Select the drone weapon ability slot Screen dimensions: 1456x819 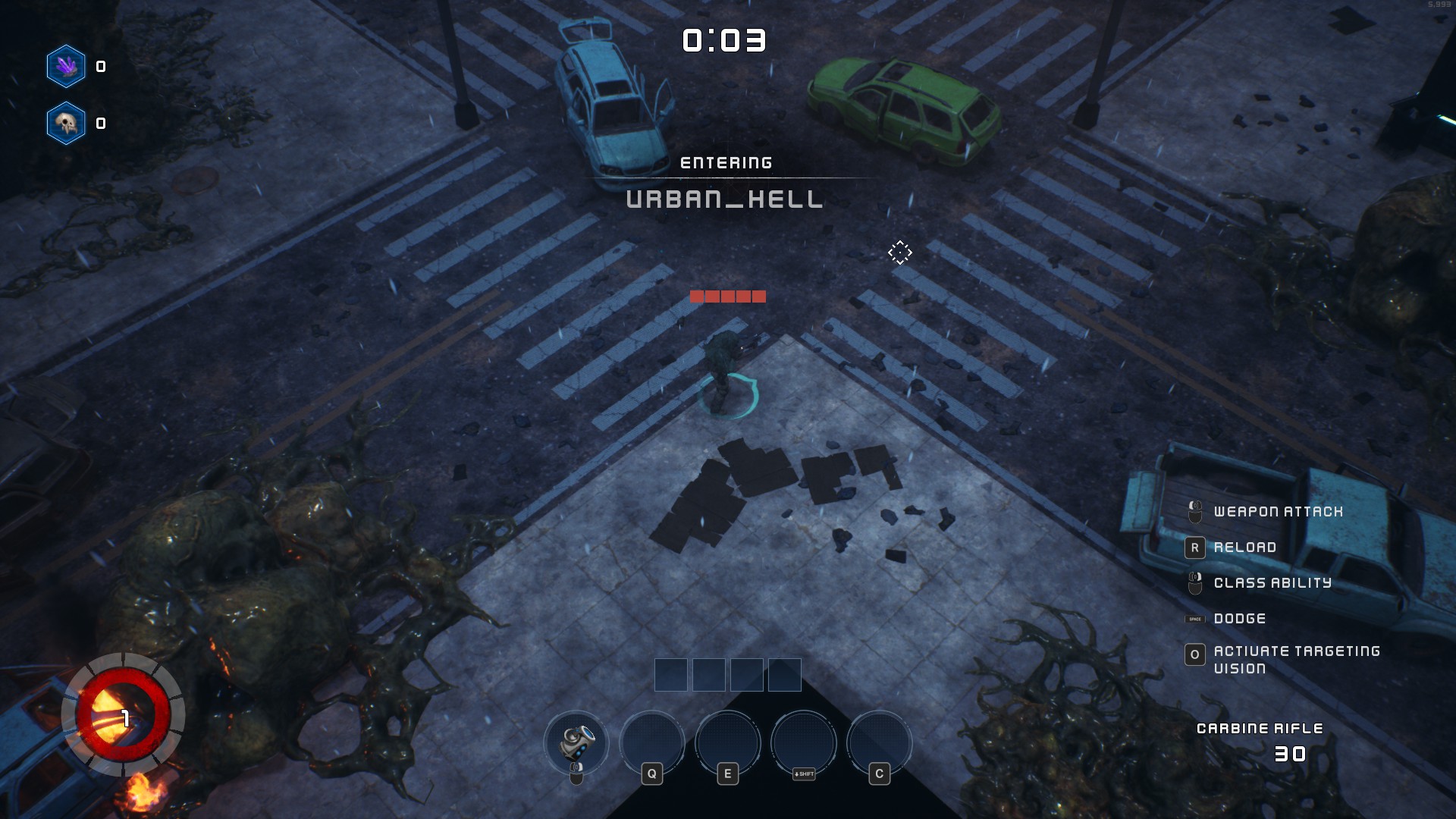tap(576, 742)
